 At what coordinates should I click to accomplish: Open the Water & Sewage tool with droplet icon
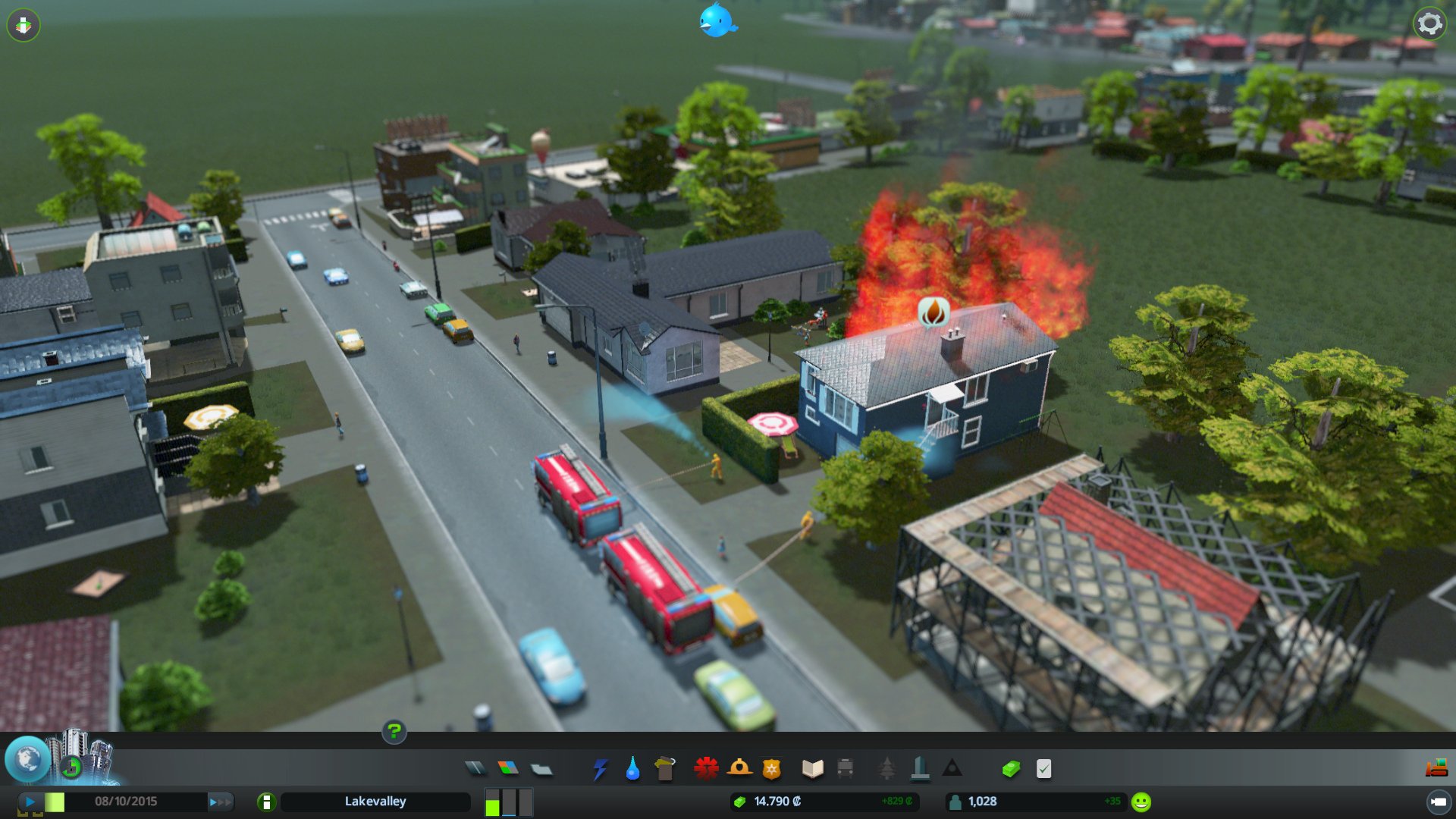point(633,768)
